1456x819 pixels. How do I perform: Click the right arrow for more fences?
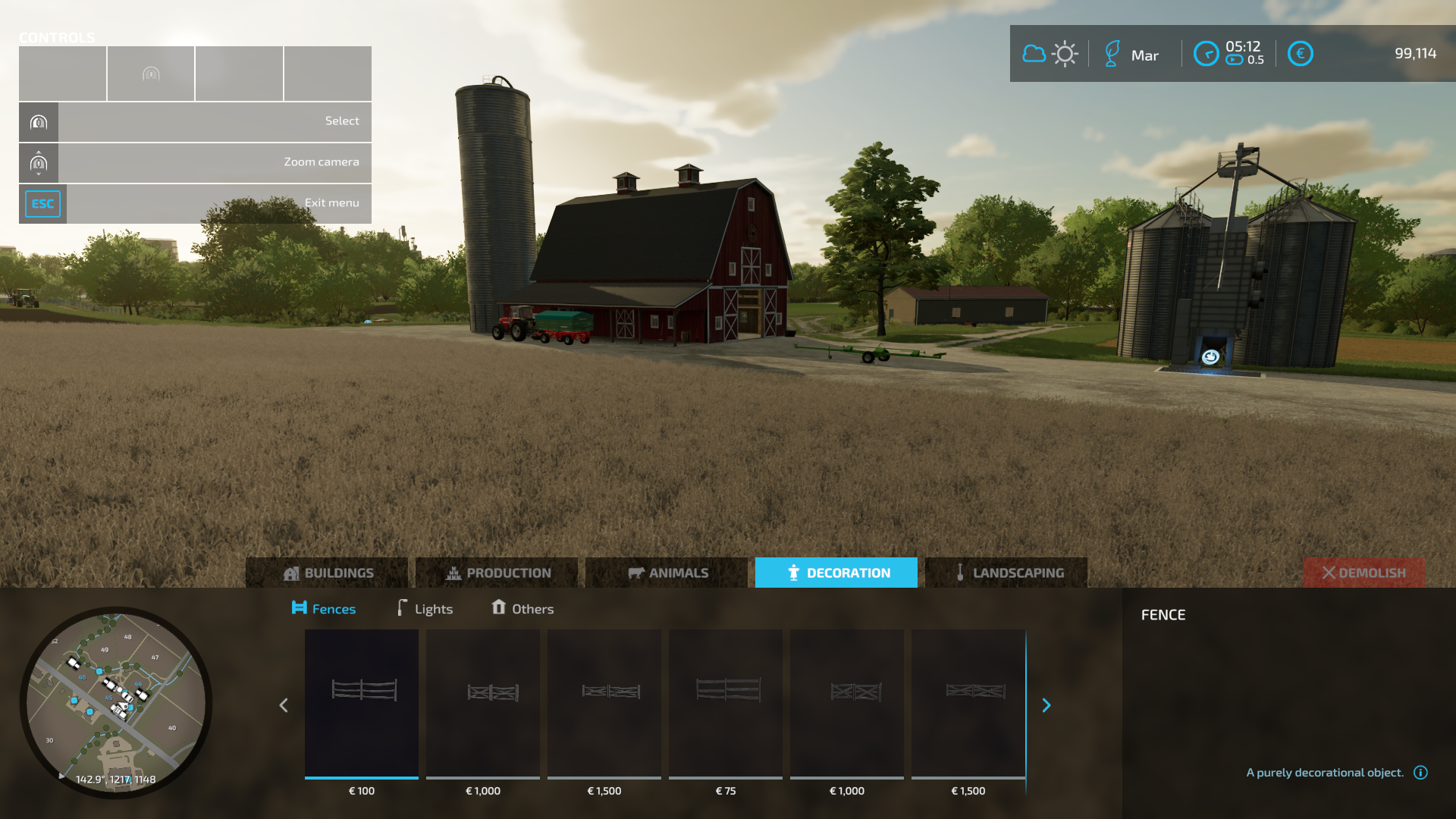[1046, 705]
